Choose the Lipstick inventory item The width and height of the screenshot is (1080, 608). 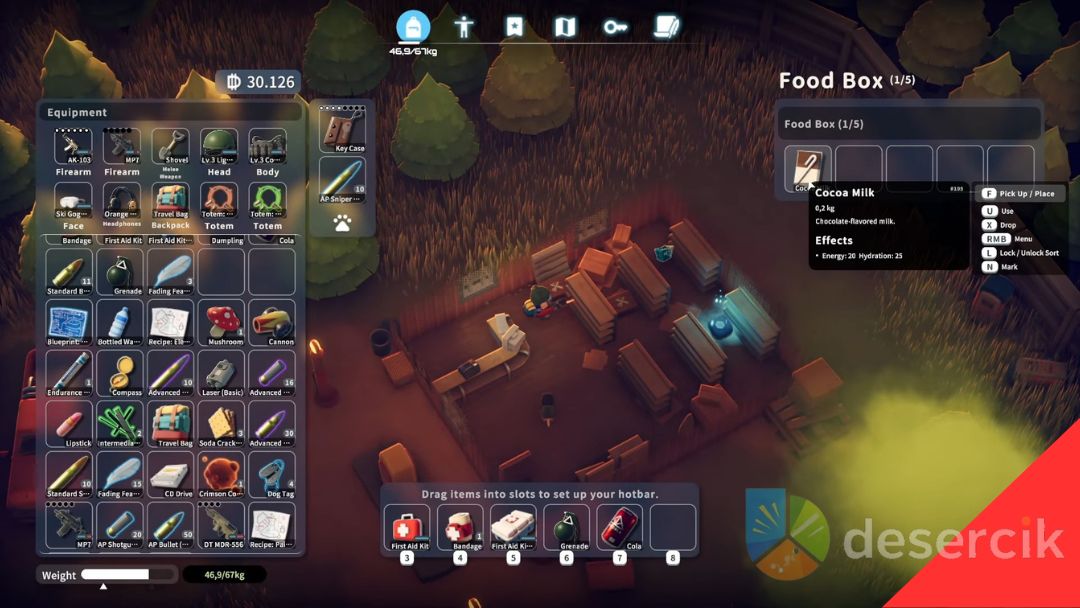pyautogui.click(x=70, y=423)
